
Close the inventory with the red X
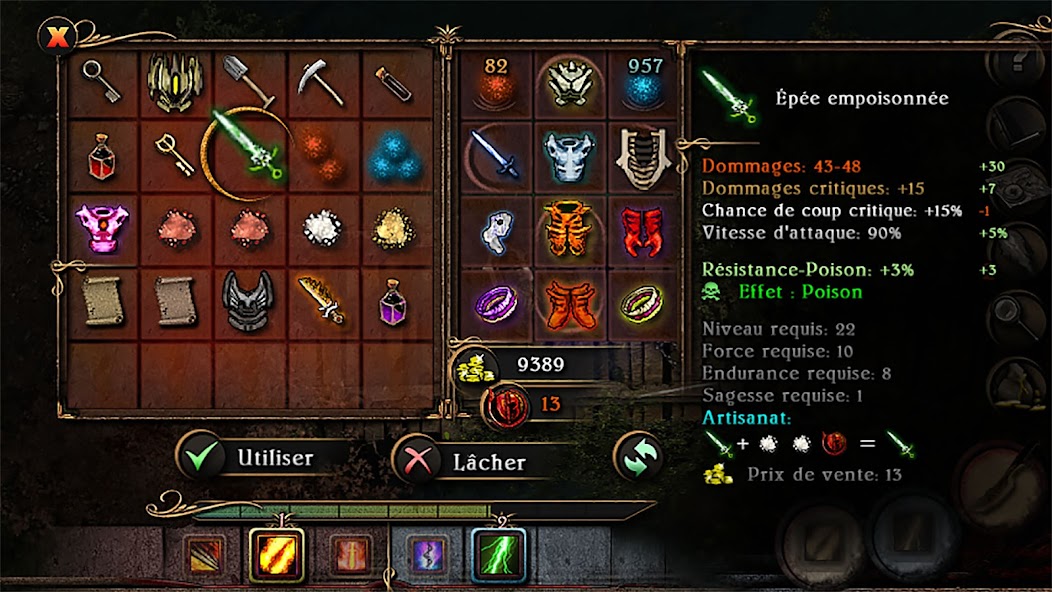point(57,38)
